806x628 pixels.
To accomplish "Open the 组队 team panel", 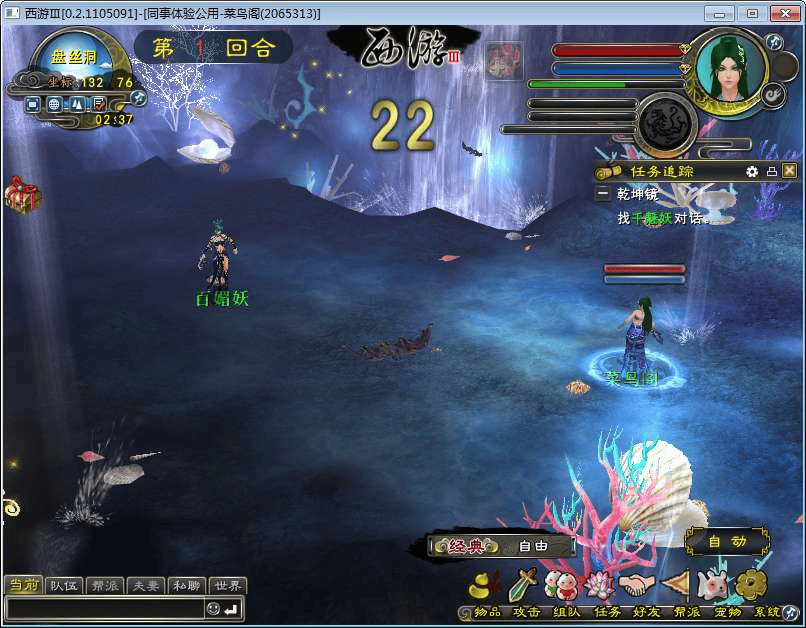I will [x=561, y=585].
